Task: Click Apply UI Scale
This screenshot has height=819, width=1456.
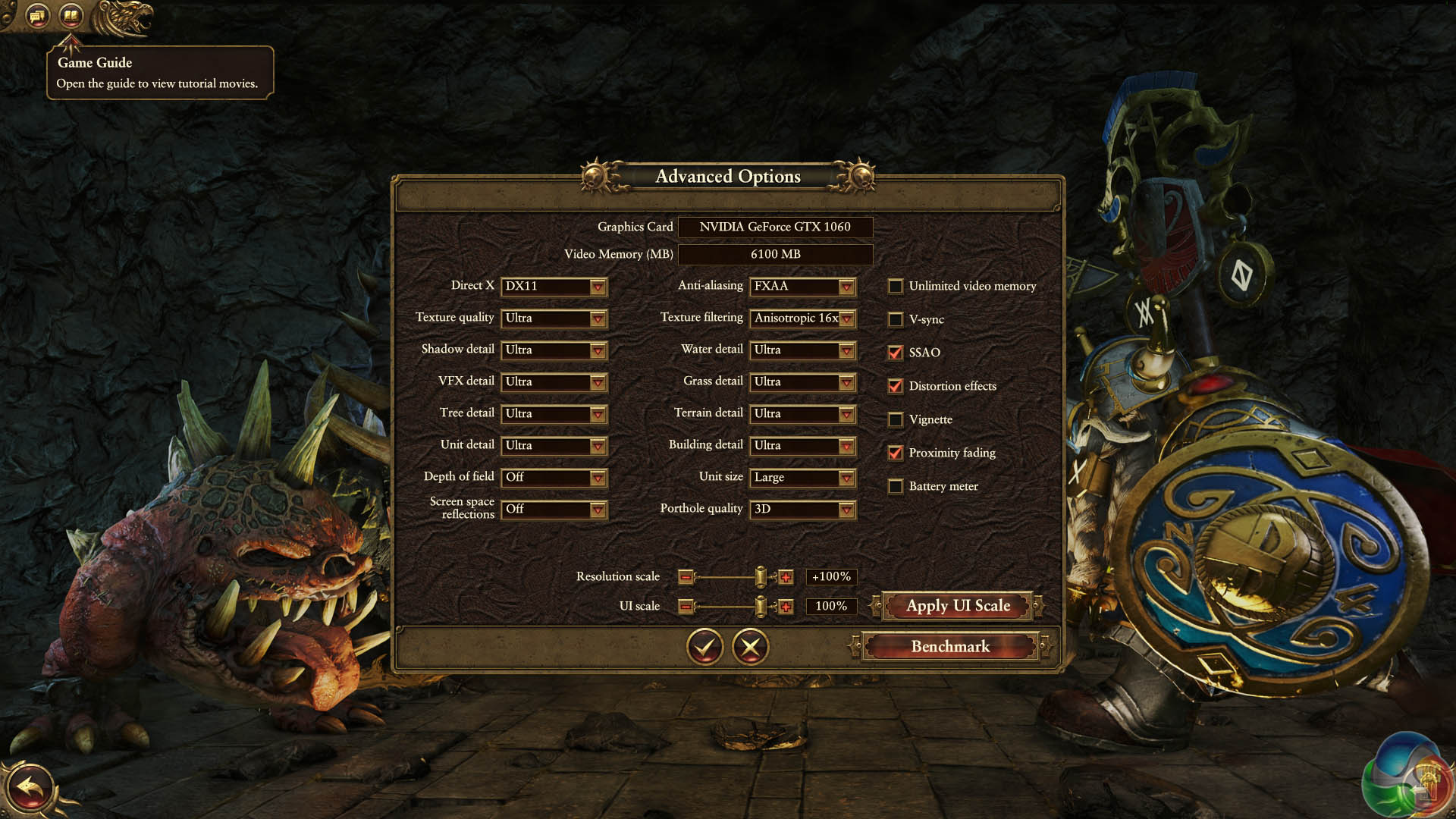Action: [958, 606]
